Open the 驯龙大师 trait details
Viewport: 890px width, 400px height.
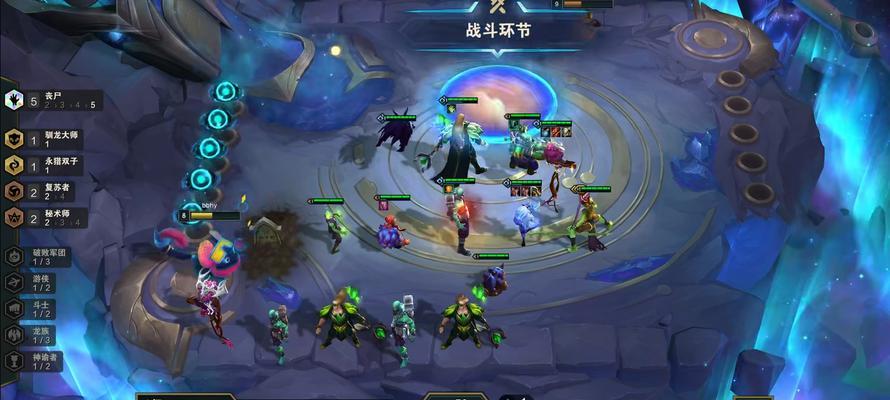pos(50,139)
